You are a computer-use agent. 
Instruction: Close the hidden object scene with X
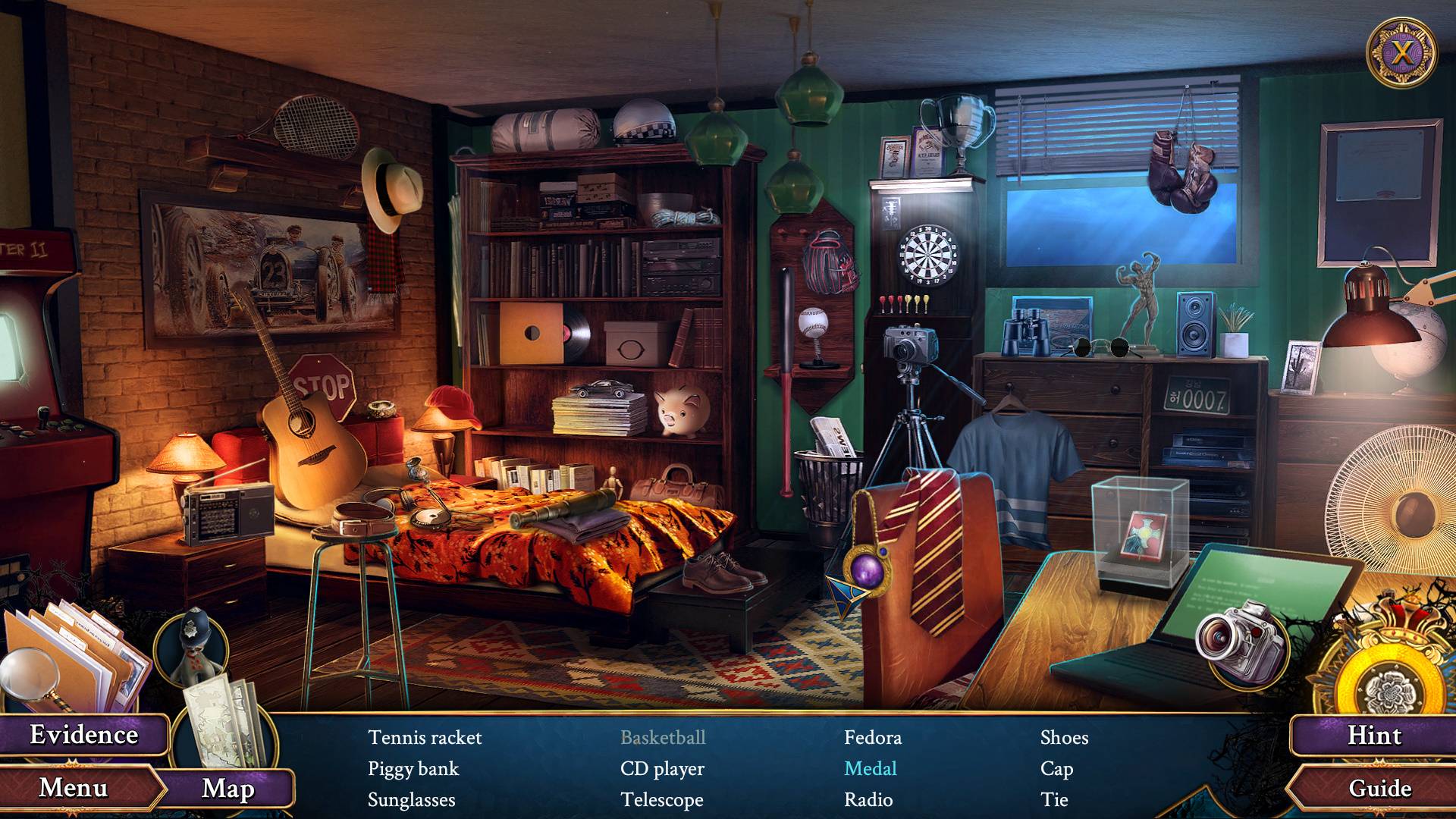[1402, 53]
